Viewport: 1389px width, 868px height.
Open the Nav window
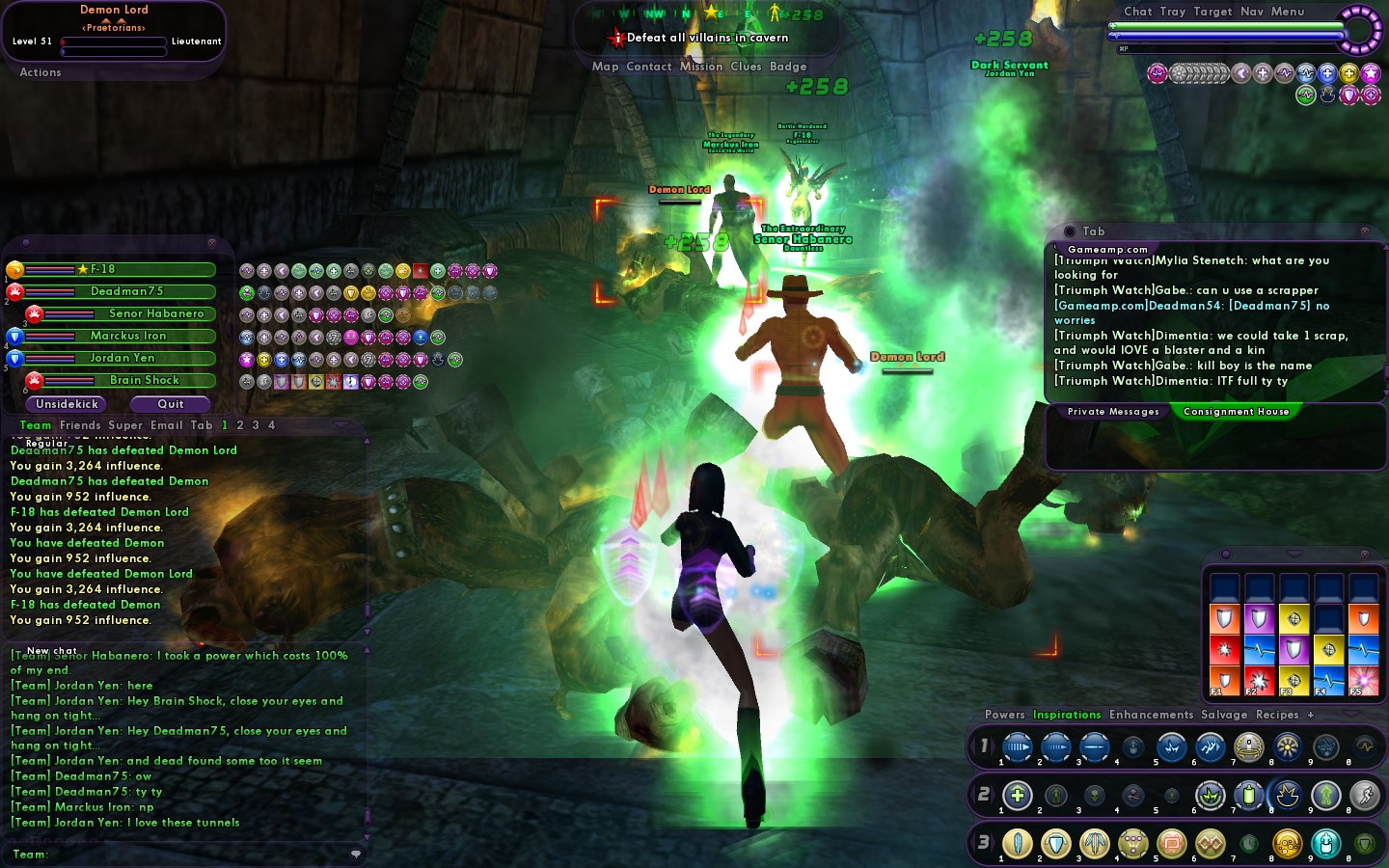point(1251,12)
